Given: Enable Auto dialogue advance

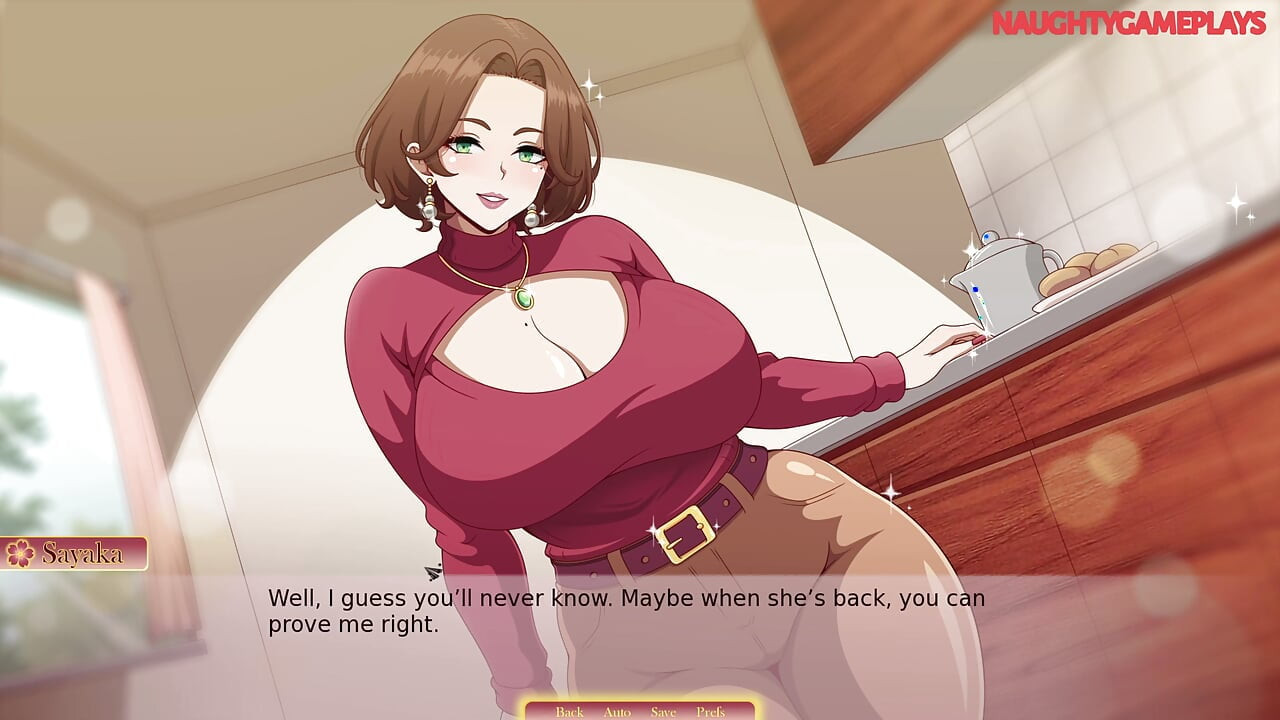Looking at the screenshot, I should click(x=617, y=711).
